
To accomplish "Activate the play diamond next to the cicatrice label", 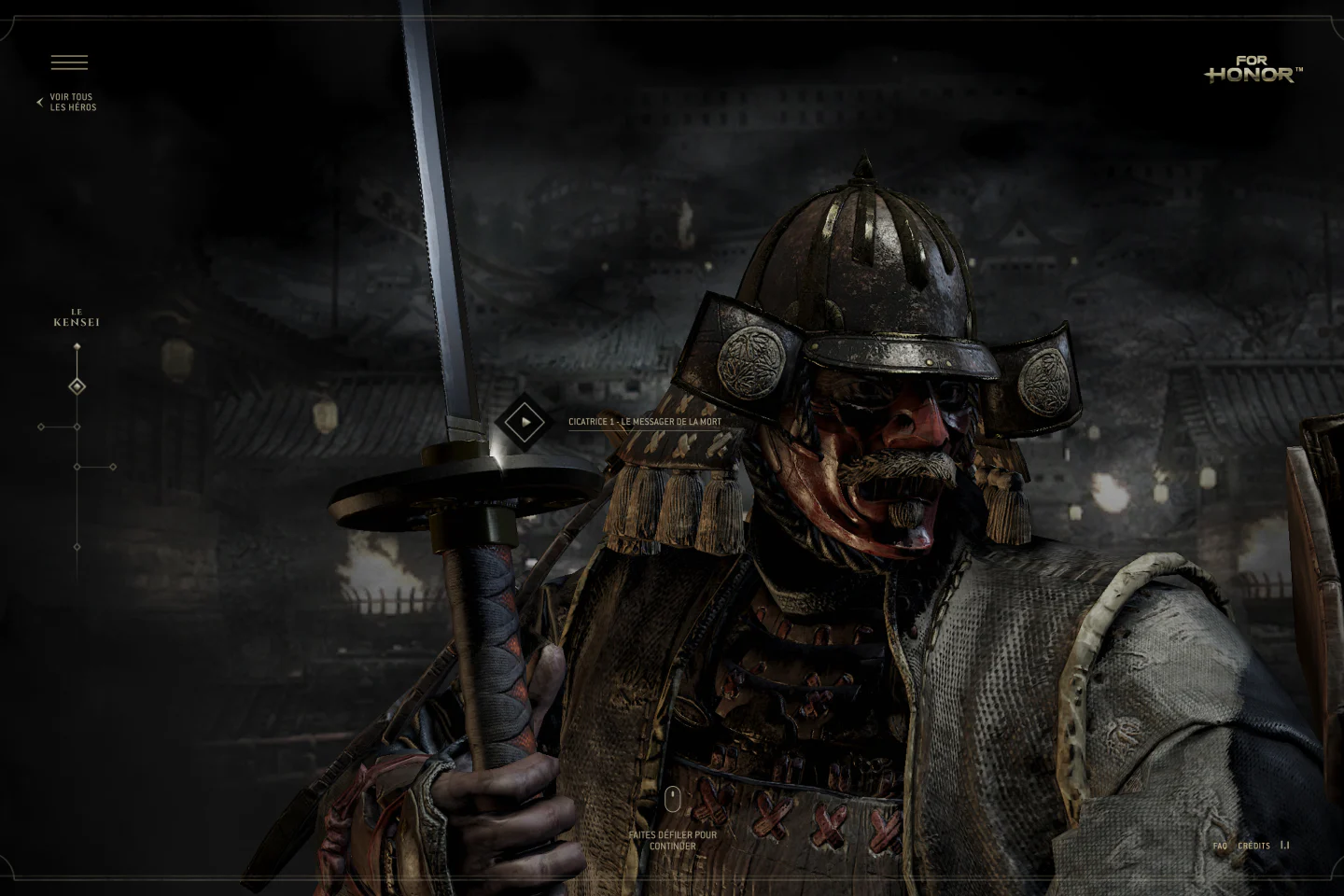I will pyautogui.click(x=524, y=422).
